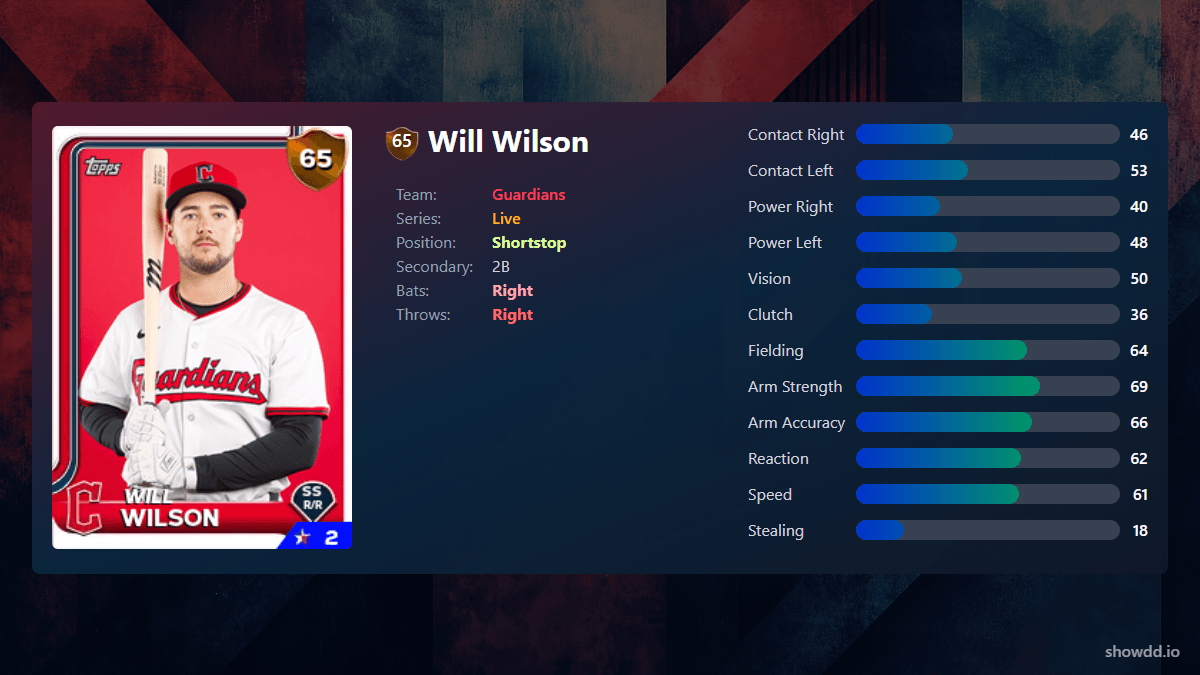Select the Will Wilson Topps player card
The width and height of the screenshot is (1200, 675).
[202, 337]
